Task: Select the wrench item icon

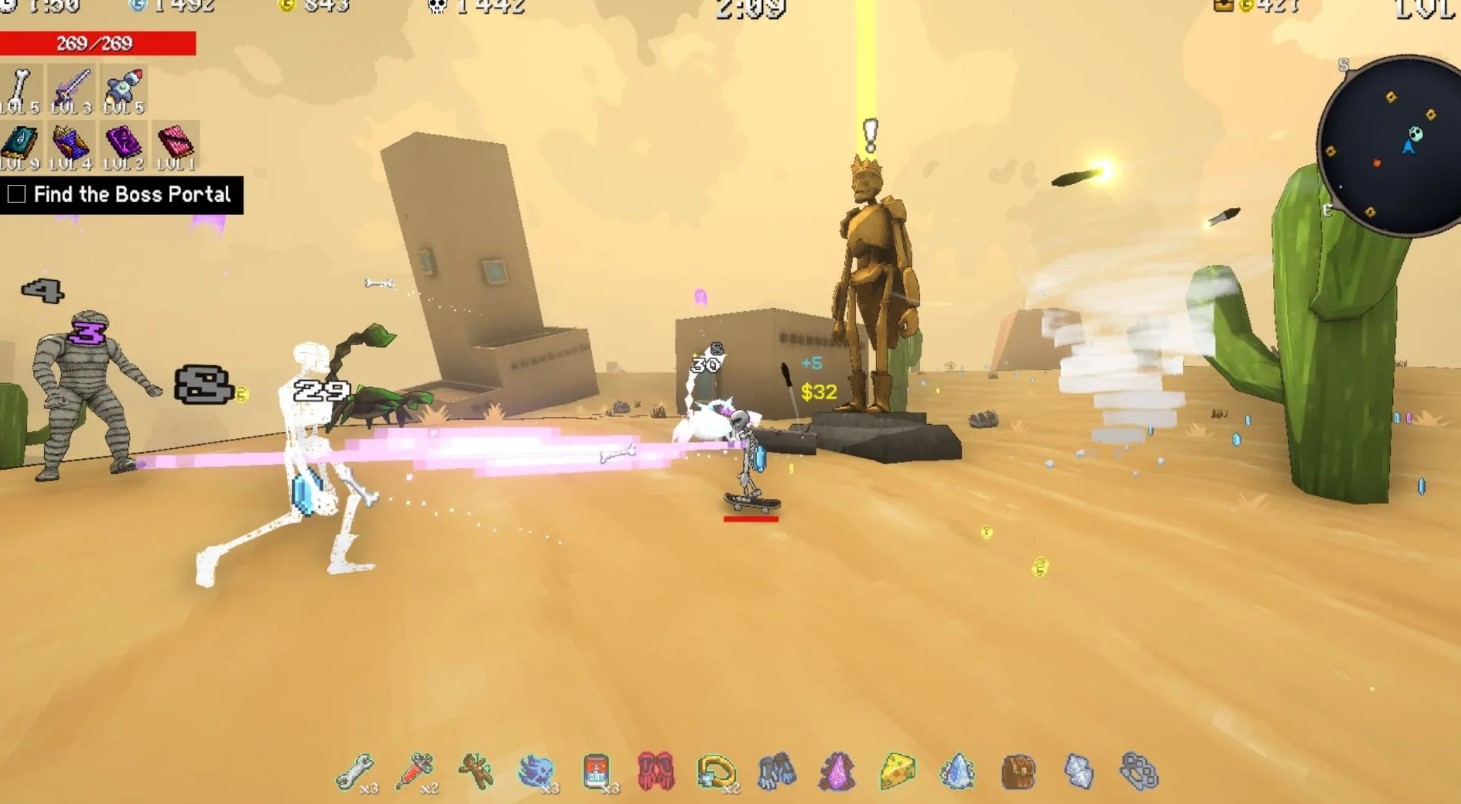Action: [x=355, y=772]
